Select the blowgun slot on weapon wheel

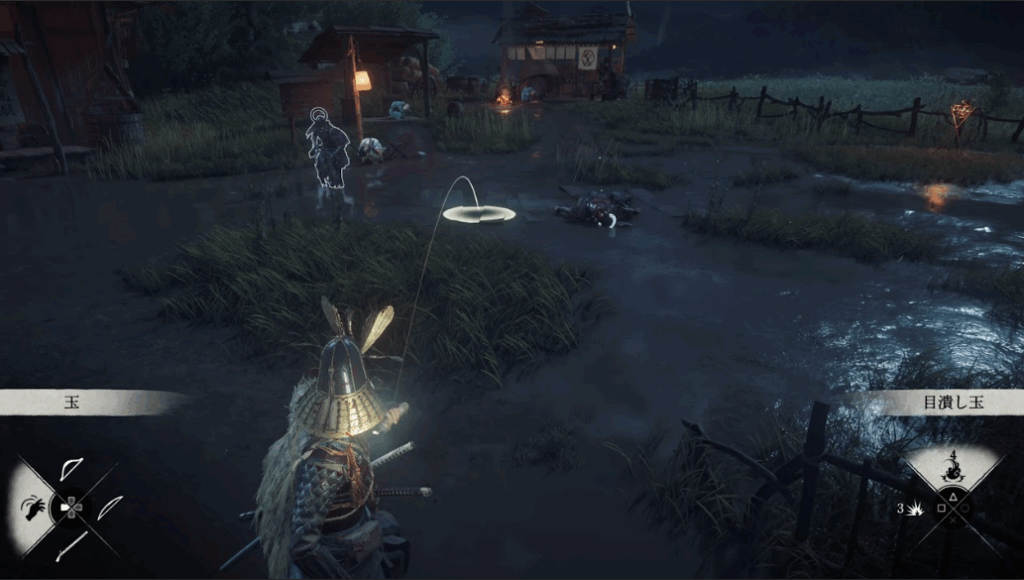pos(71,545)
